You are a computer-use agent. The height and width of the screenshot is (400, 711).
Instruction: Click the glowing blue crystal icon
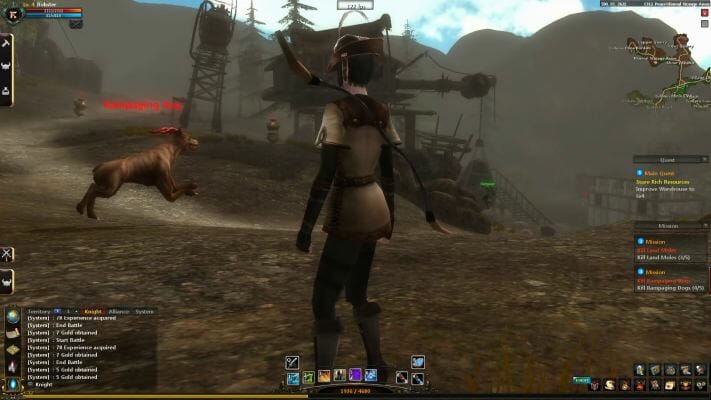coord(12,383)
